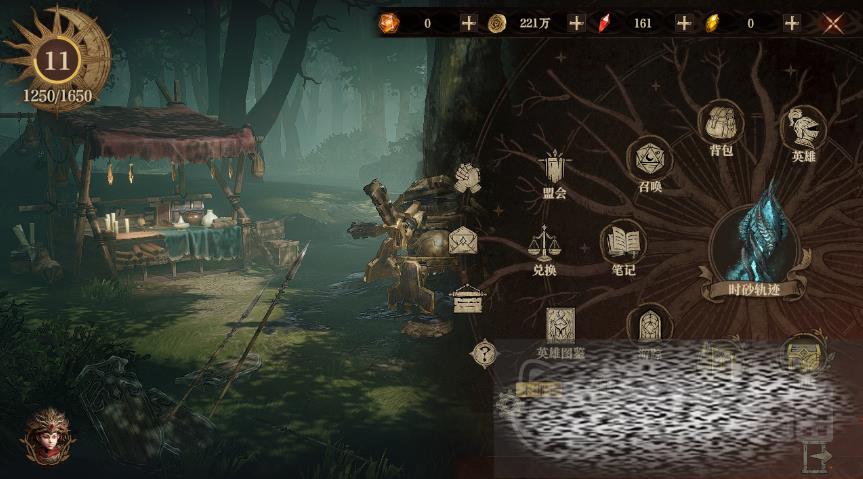
Task: Open the envelope mail icon
Action: 463,241
